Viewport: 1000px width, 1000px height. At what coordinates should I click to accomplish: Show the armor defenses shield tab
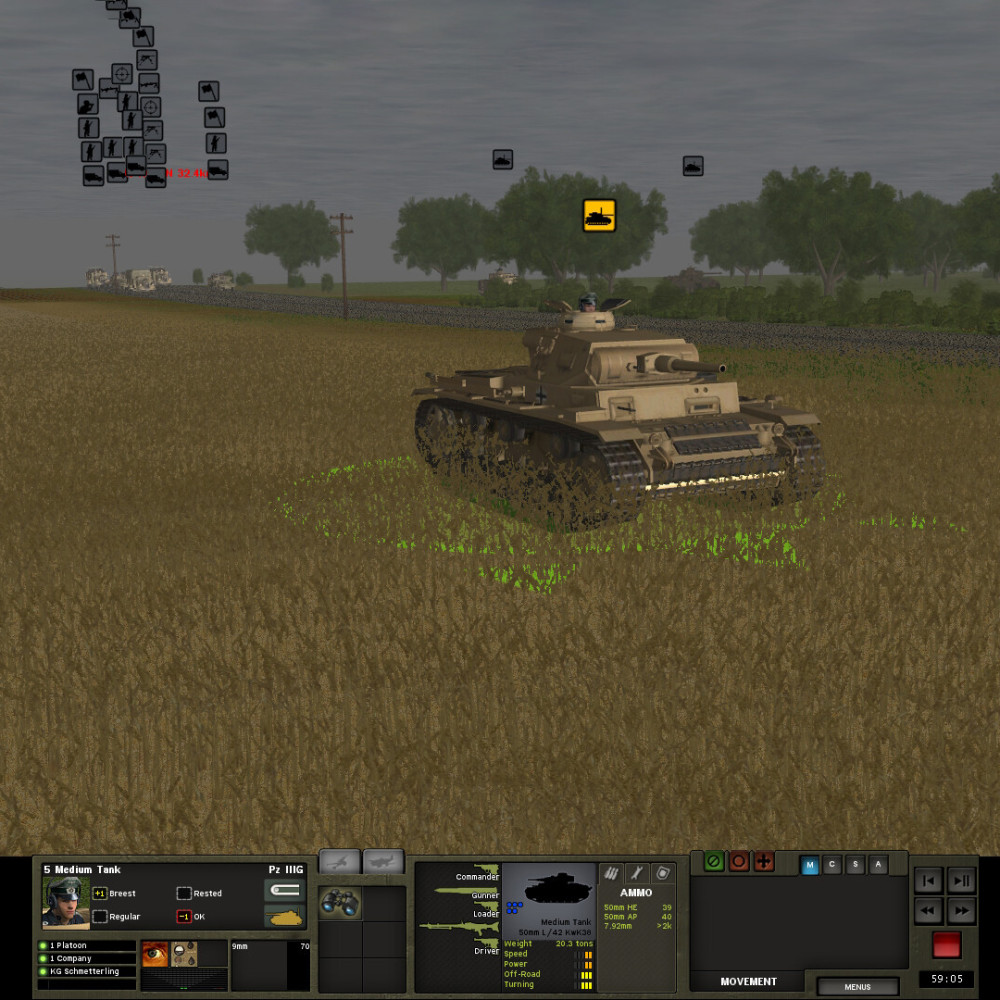[x=663, y=873]
